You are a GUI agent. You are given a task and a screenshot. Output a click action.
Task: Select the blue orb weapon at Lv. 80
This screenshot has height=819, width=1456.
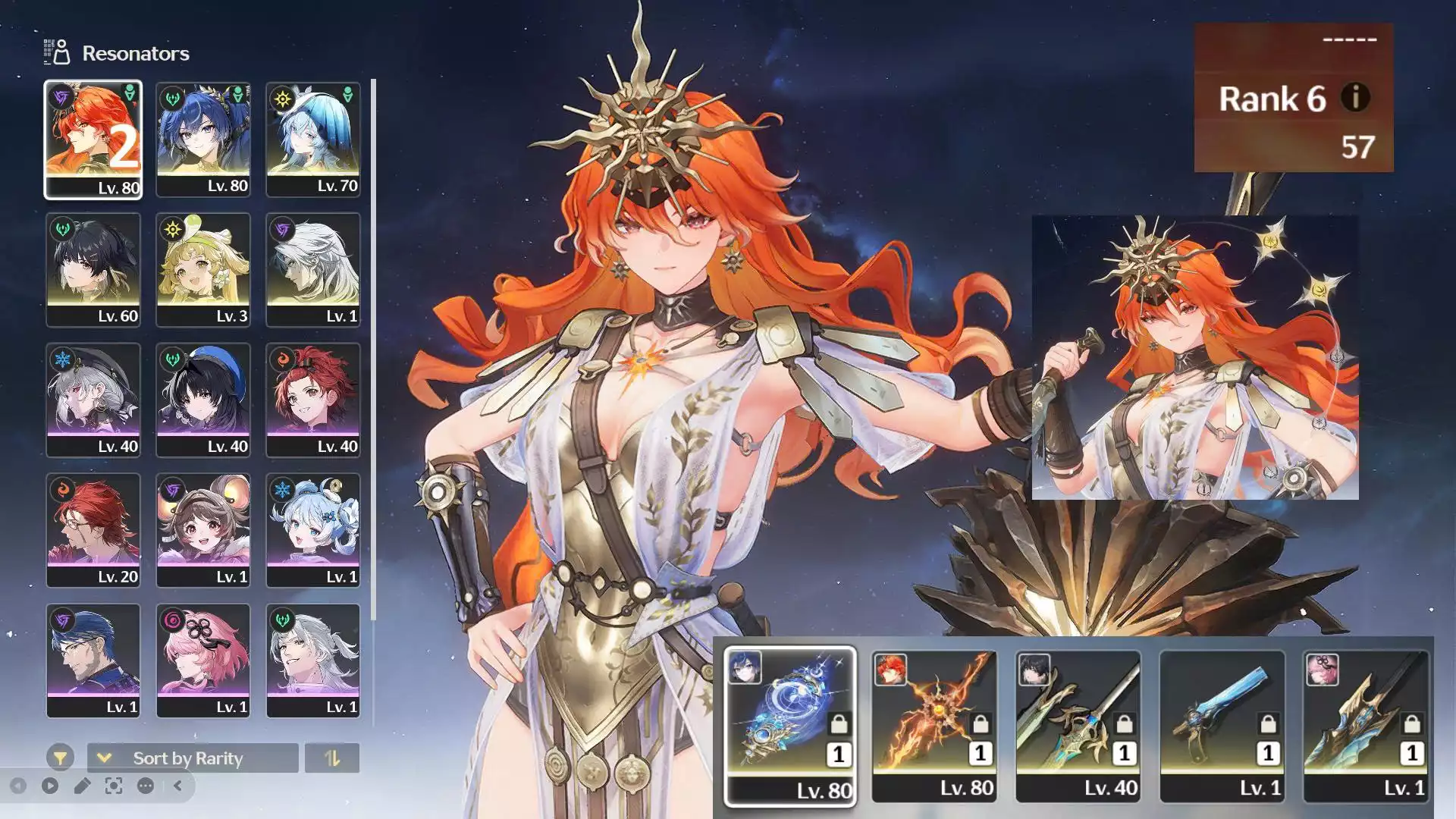tap(790, 726)
